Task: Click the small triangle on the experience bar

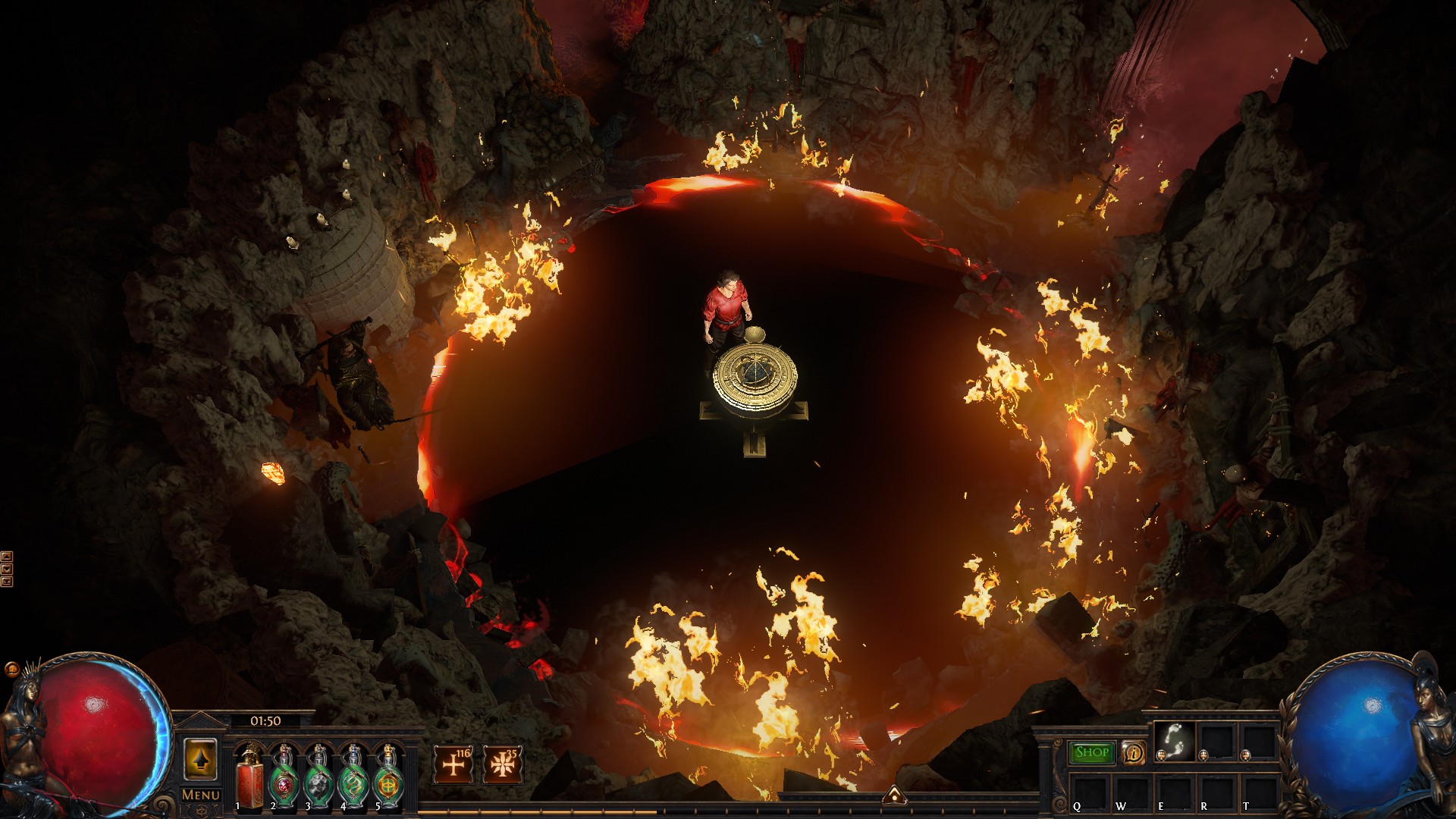Action: (895, 795)
